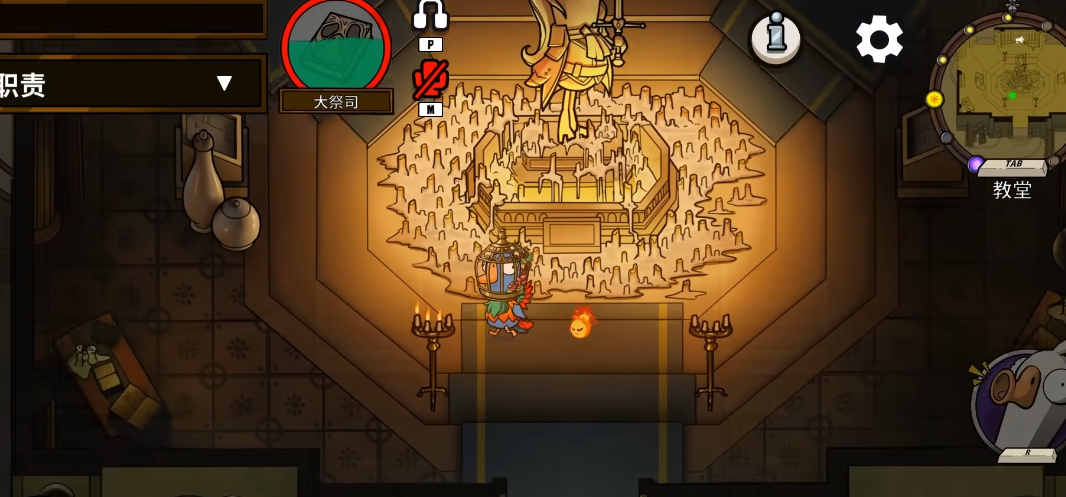Toggle the muted microphone icon
The width and height of the screenshot is (1066, 497).
[x=430, y=79]
